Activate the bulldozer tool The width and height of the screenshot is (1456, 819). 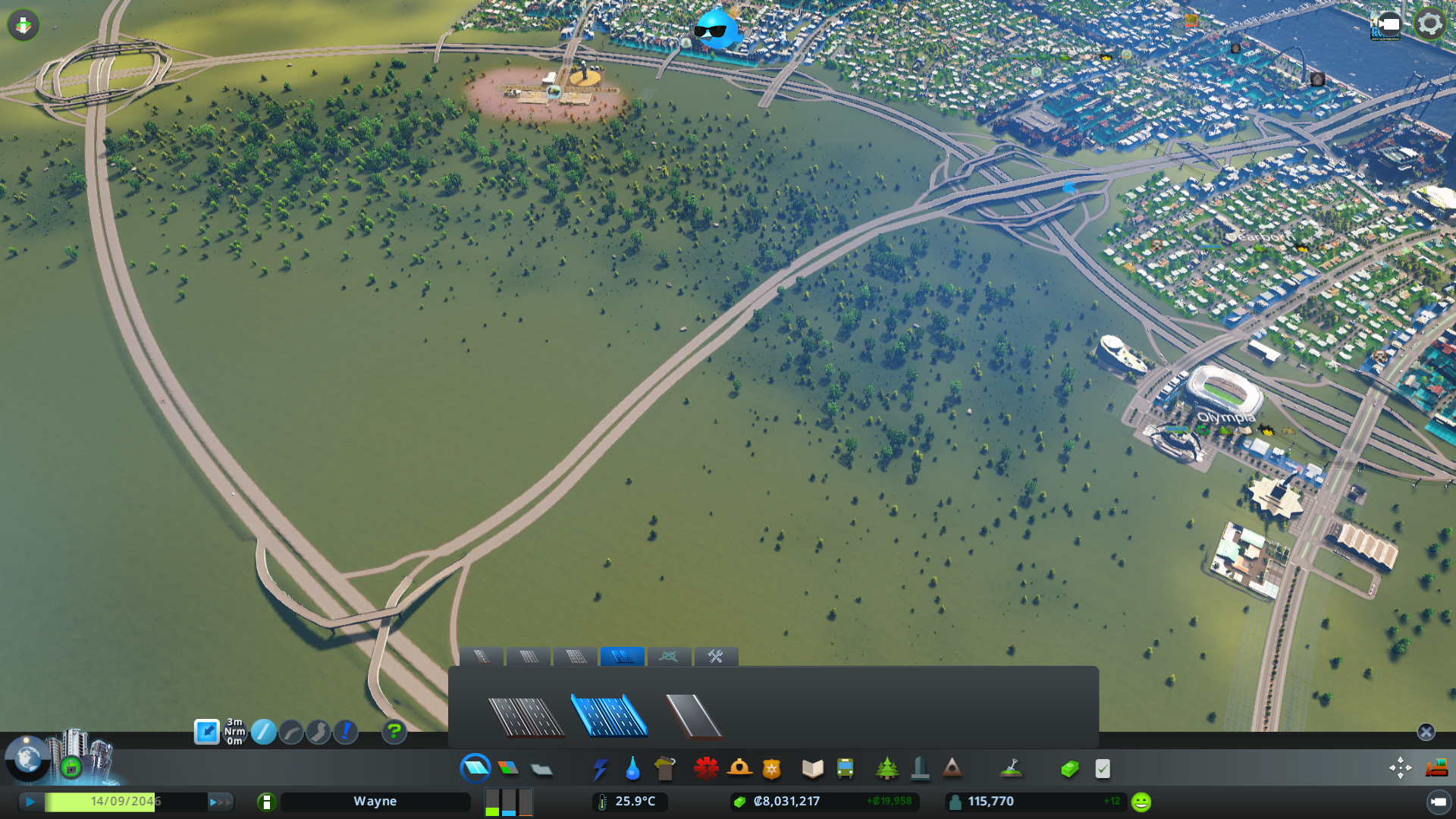(x=1436, y=768)
